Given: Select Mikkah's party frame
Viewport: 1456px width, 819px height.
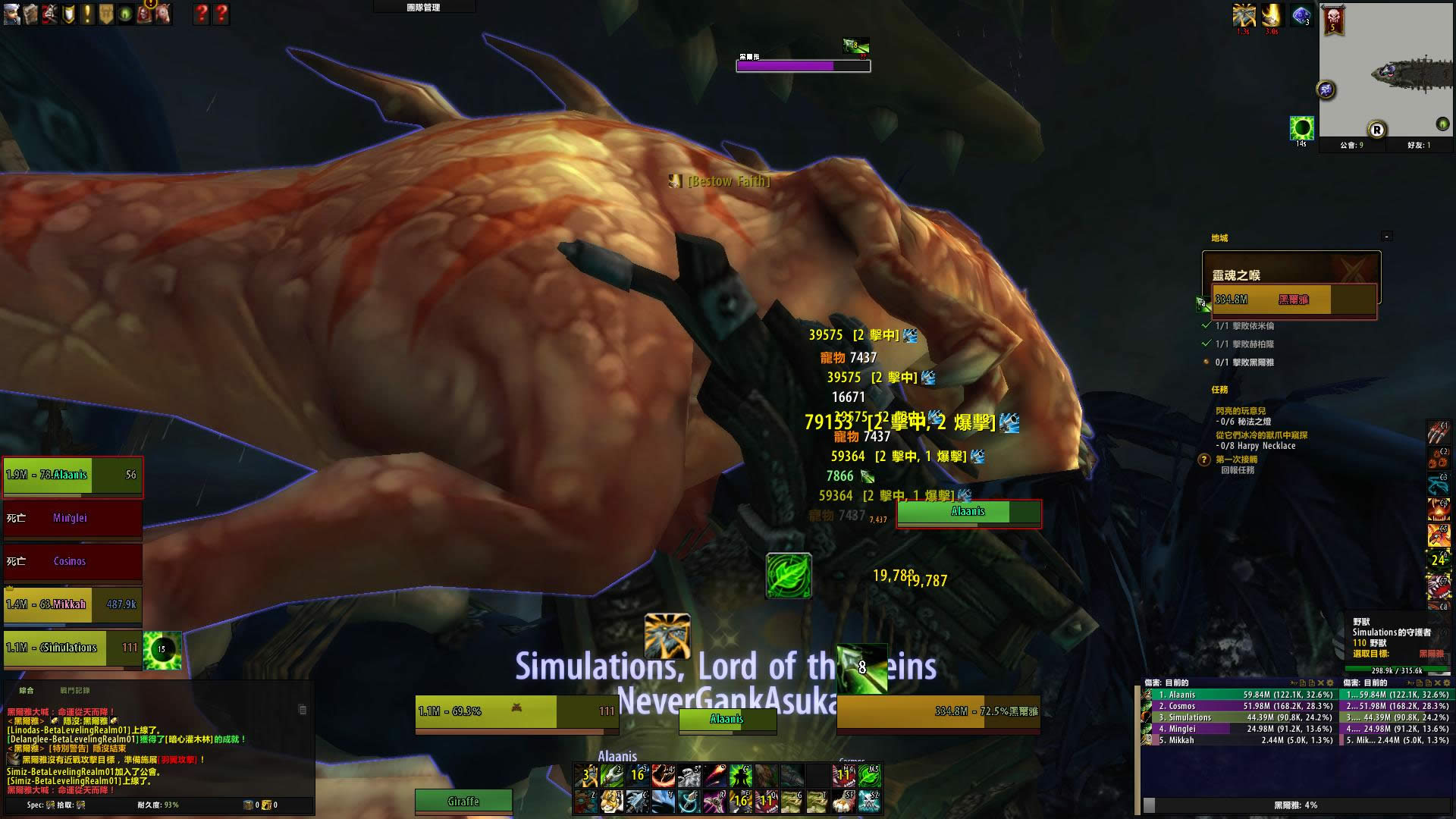Looking at the screenshot, I should pyautogui.click(x=72, y=605).
